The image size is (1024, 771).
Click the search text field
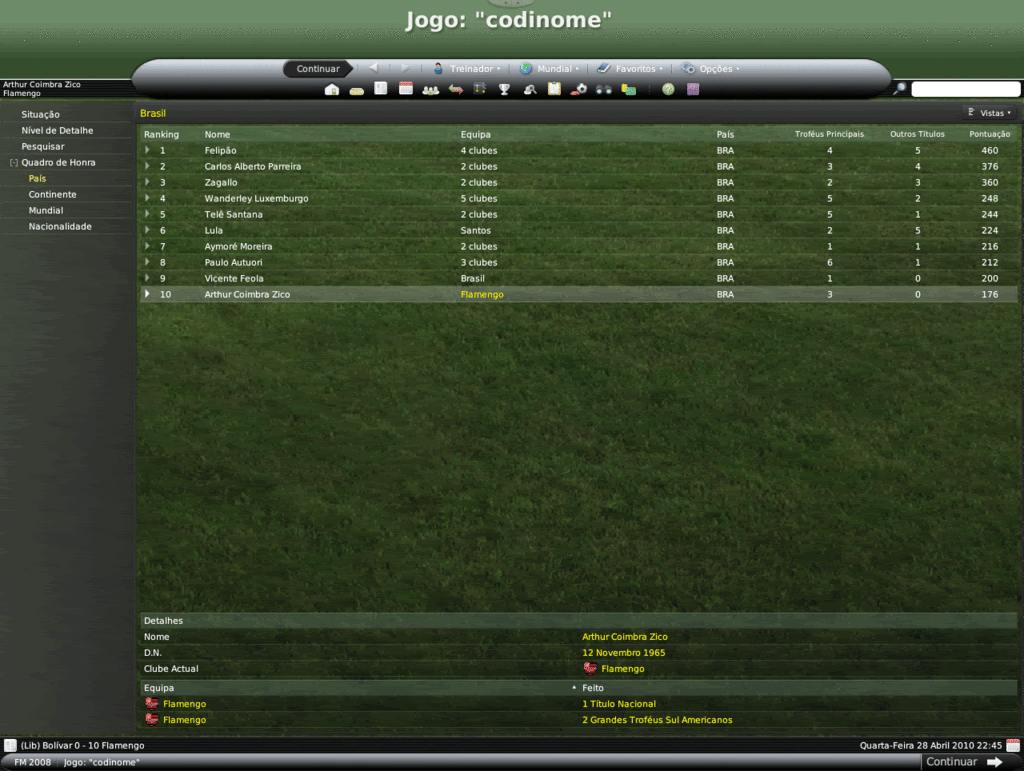point(965,90)
